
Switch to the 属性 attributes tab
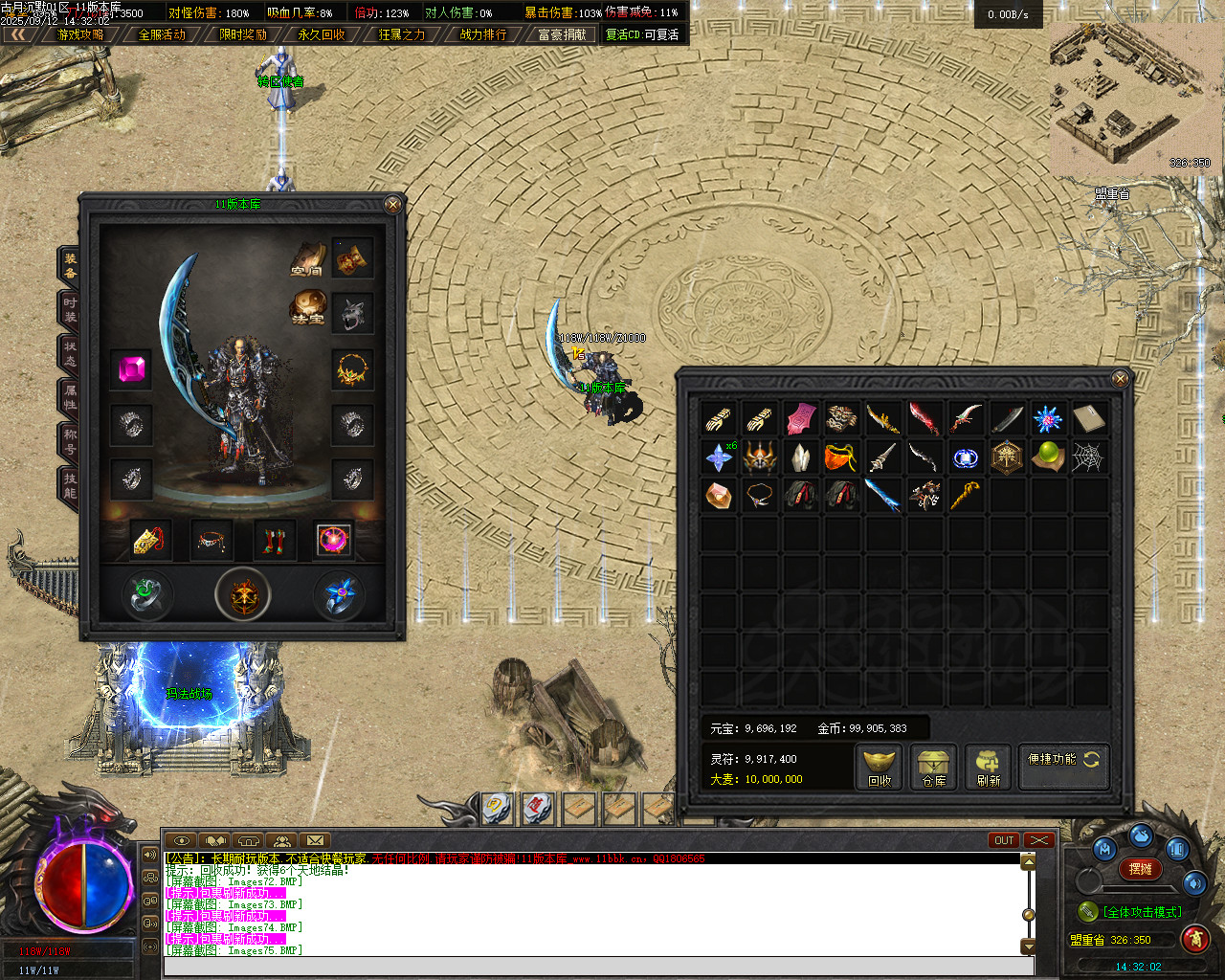coord(70,397)
